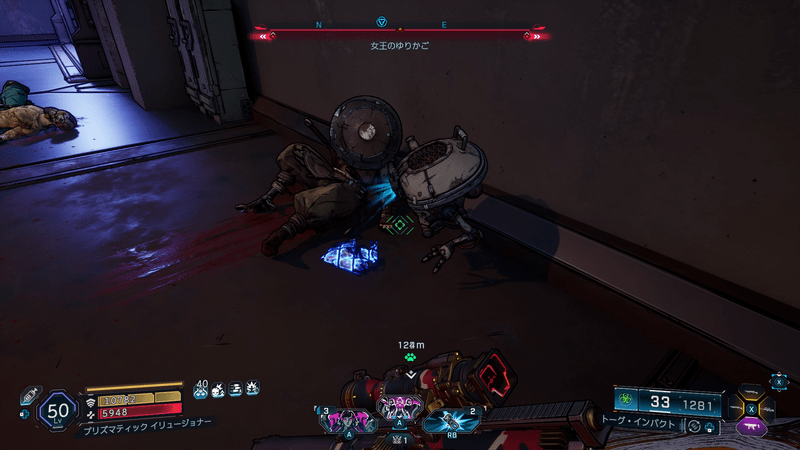800x450 pixels.
Task: Select the purple weapon slot in the wheel
Action: point(750,426)
